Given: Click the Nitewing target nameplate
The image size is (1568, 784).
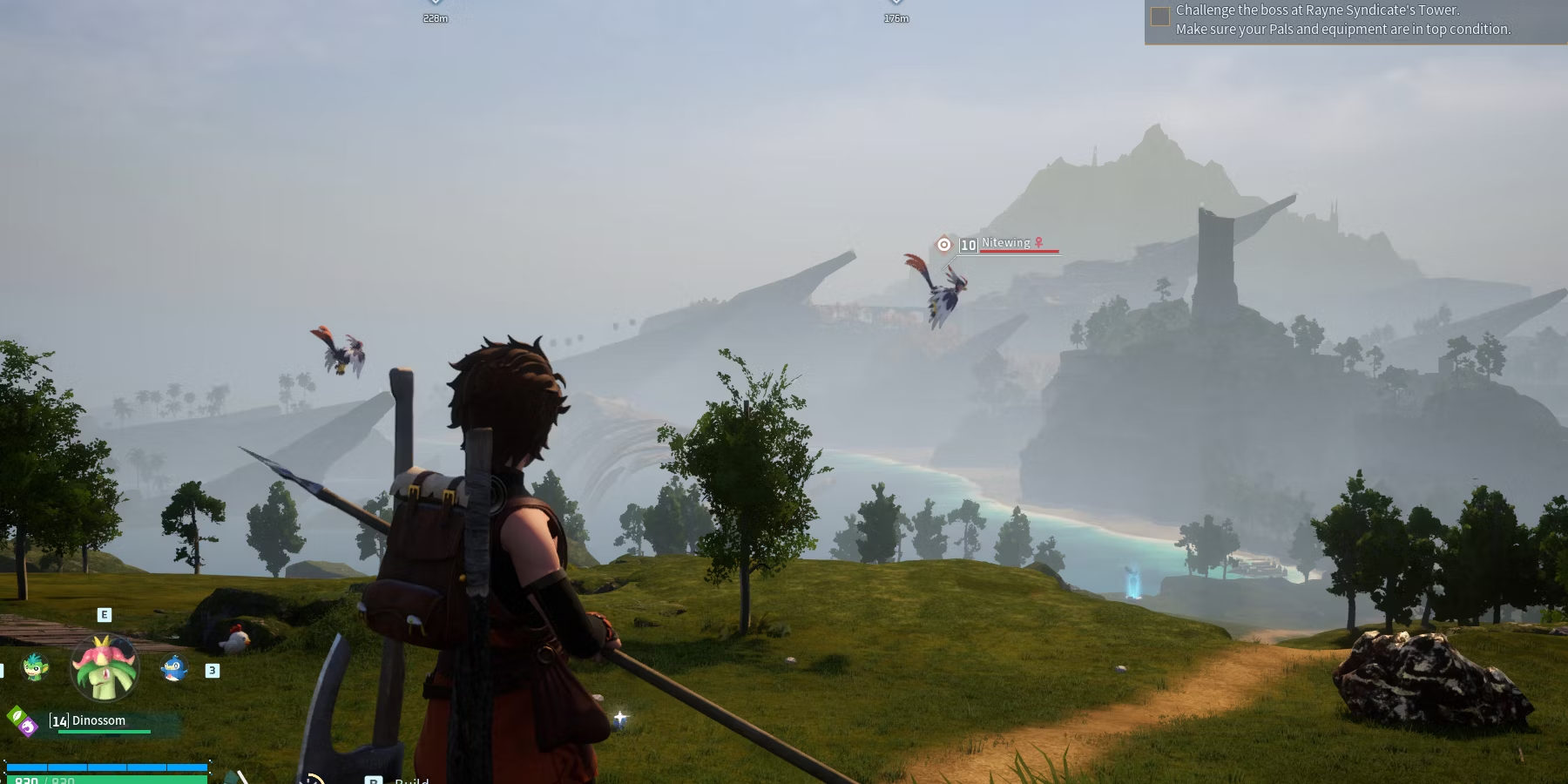Looking at the screenshot, I should [1006, 243].
